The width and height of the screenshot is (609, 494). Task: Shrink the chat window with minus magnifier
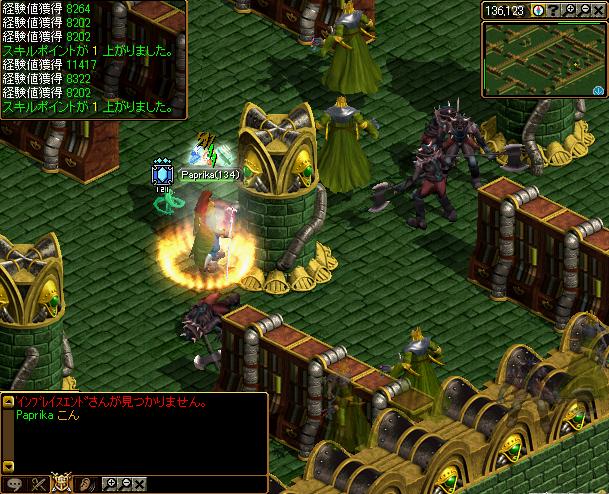pos(125,484)
